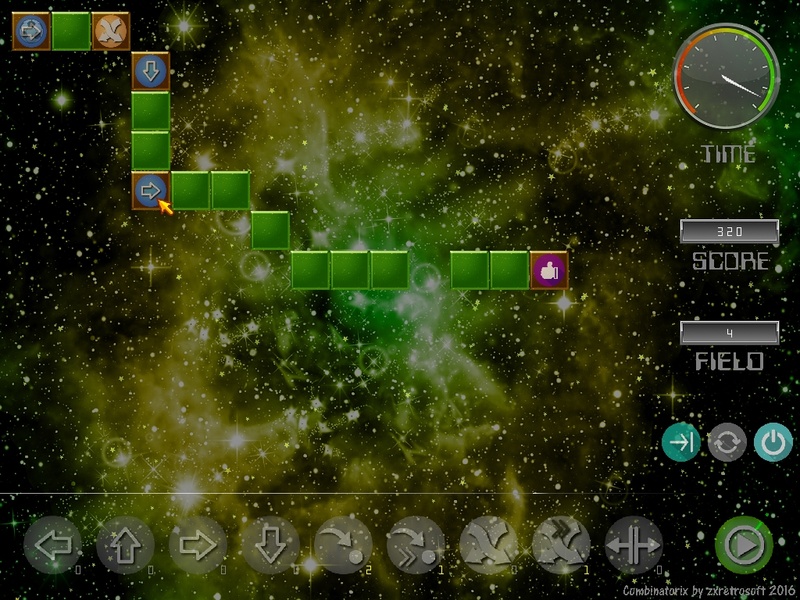Select the down arrow command in the bottom toolbar
Screen dimensions: 800x600
tap(271, 546)
